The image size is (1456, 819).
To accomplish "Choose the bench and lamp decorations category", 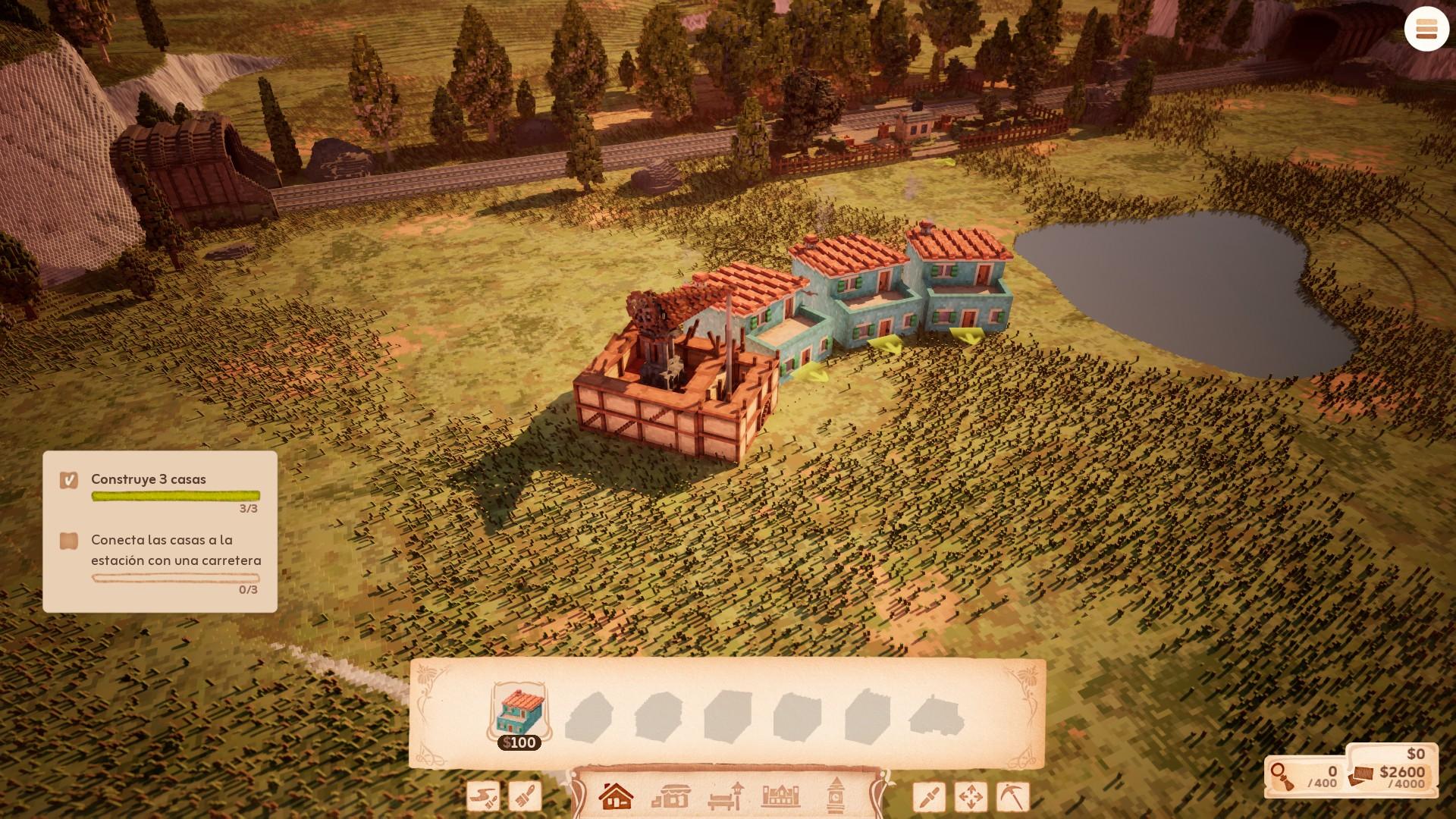I will [x=726, y=797].
